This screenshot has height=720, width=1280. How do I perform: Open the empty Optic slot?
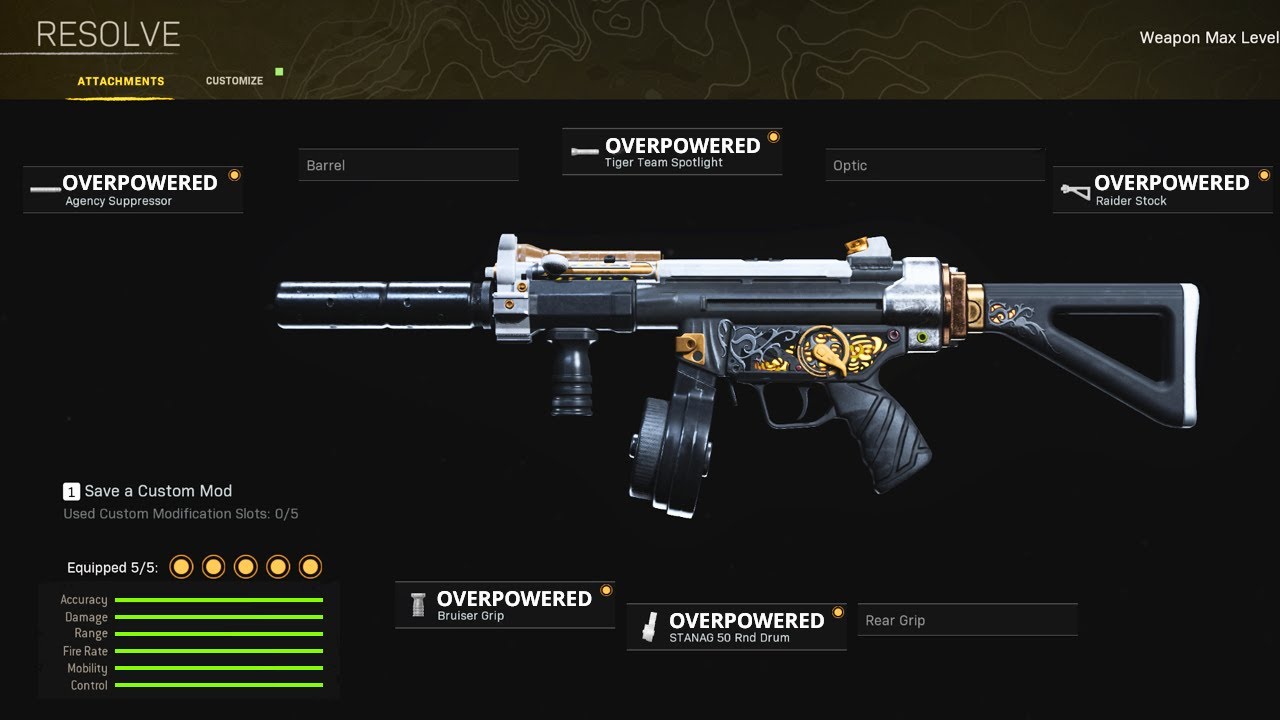click(x=935, y=165)
